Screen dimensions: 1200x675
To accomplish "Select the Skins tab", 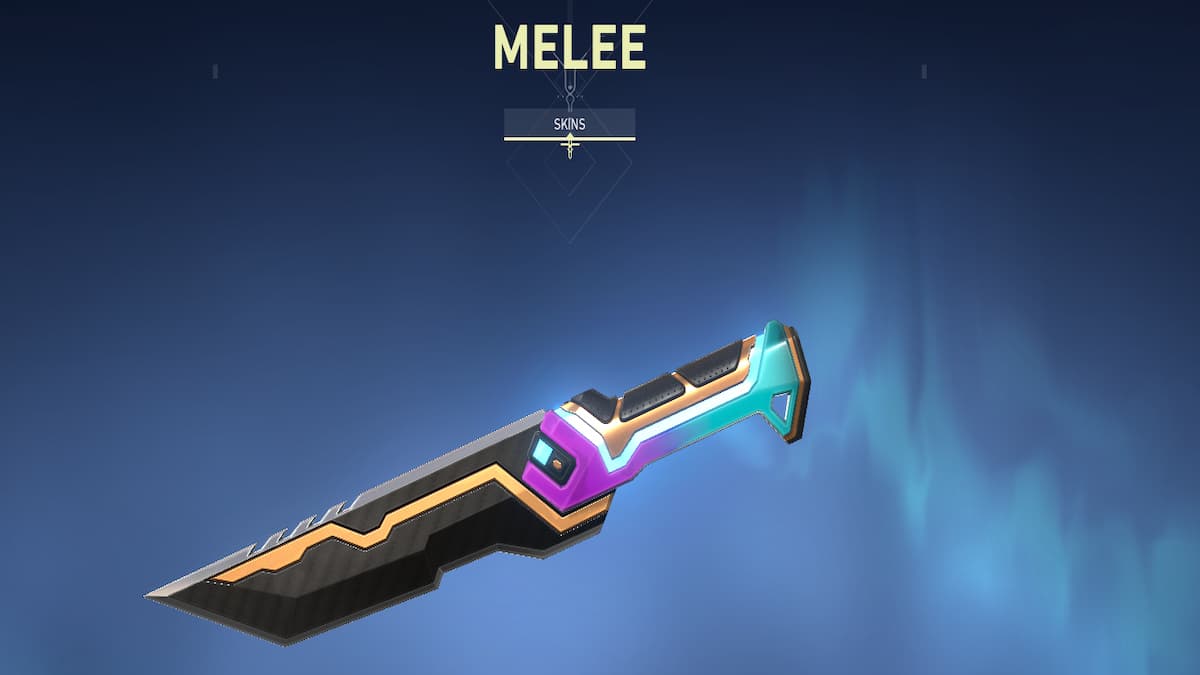I will (x=569, y=123).
